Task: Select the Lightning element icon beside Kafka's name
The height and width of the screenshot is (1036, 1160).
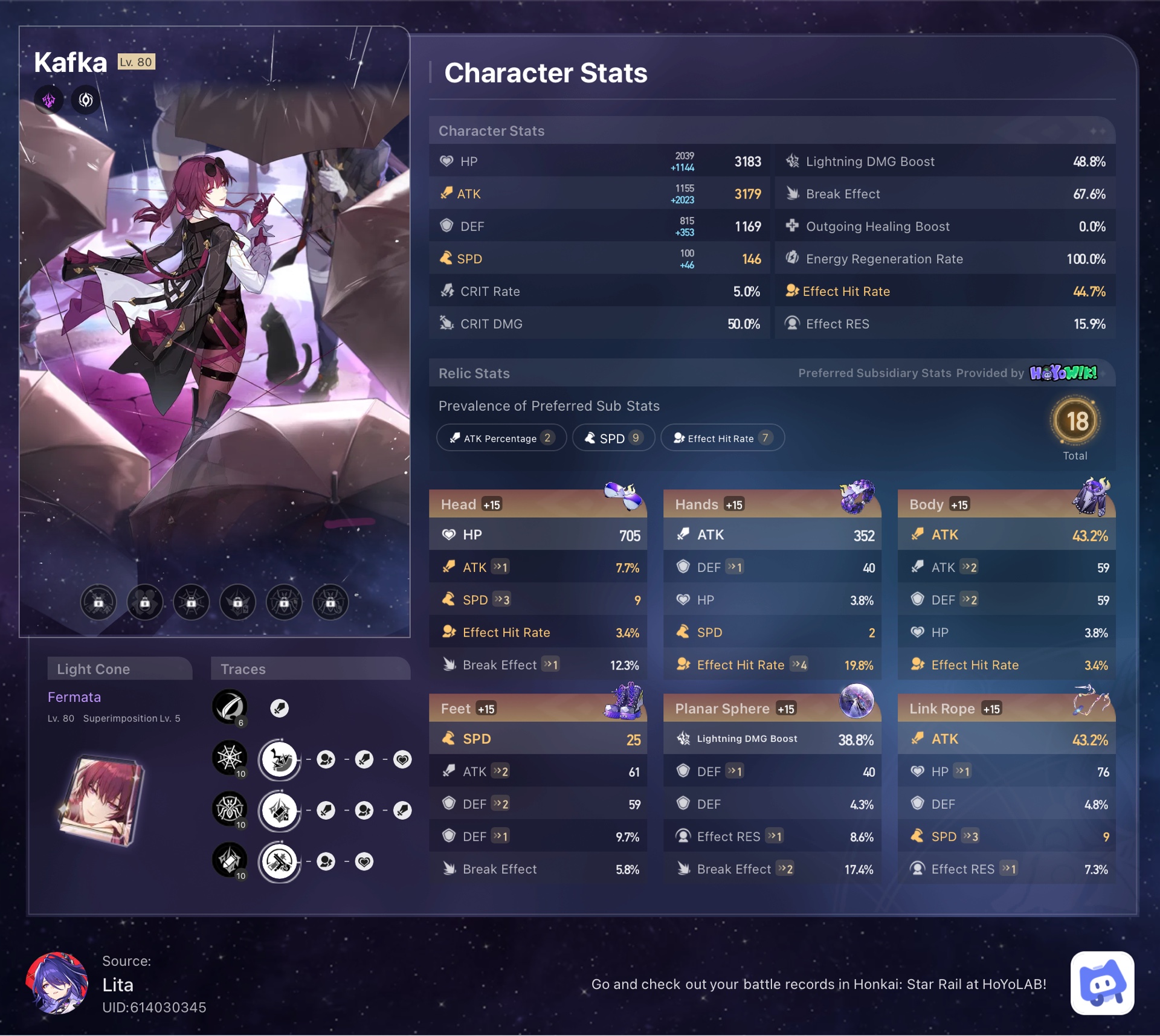Action: pos(49,100)
